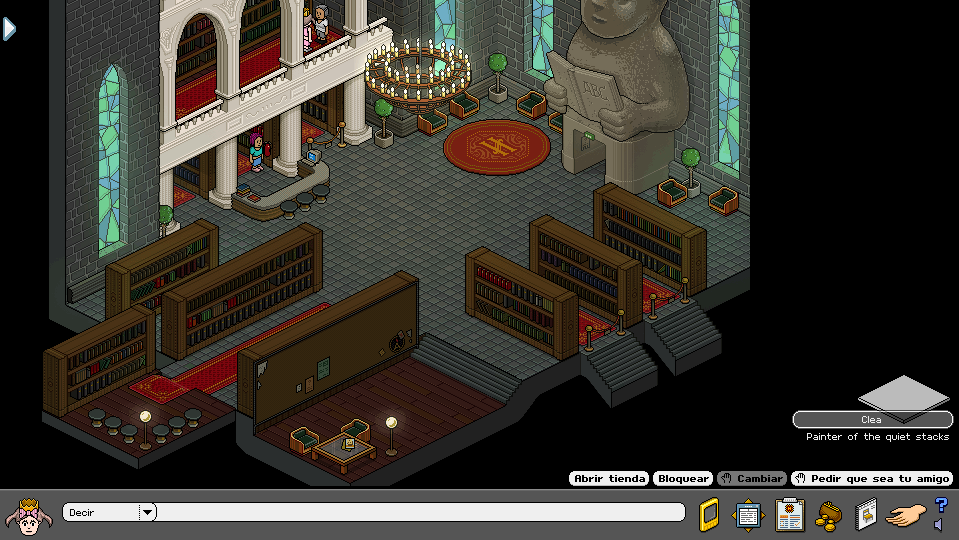The width and height of the screenshot is (959, 540).
Task: Focus the chat text input field
Action: [x=420, y=513]
